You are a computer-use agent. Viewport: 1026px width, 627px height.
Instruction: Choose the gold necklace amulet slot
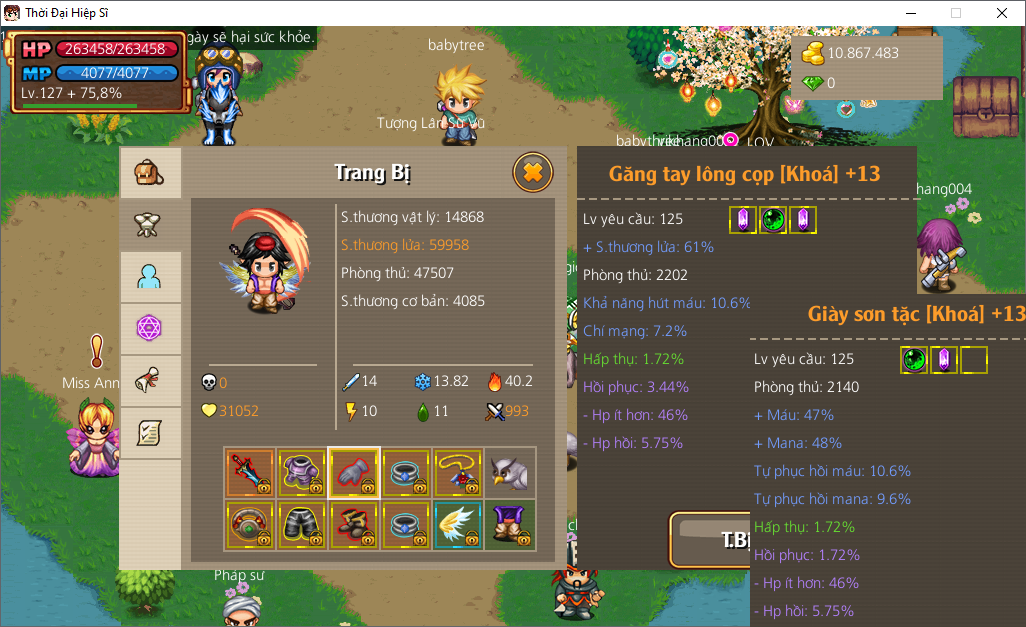pos(458,473)
